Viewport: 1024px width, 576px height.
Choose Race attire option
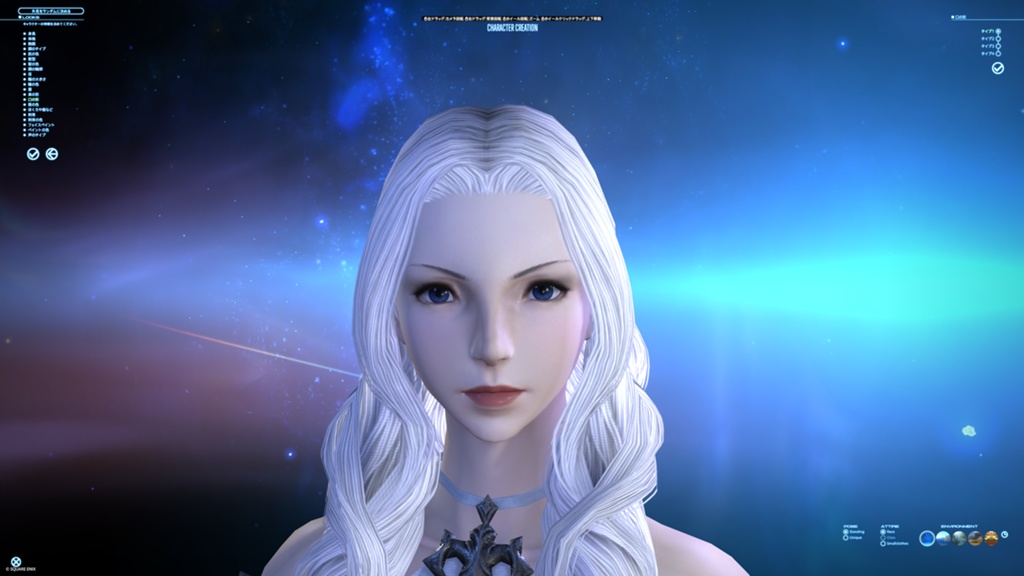pyautogui.click(x=882, y=532)
